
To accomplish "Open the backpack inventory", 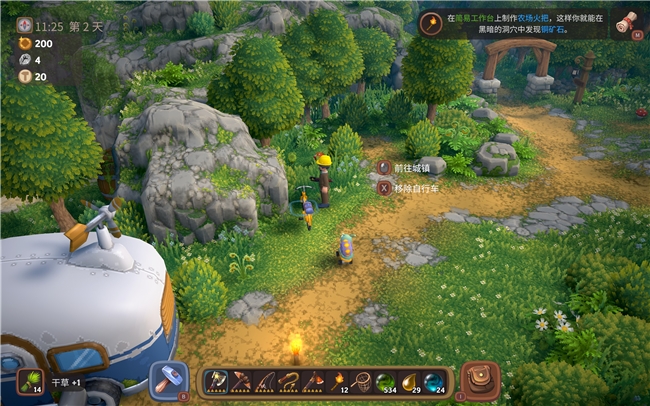I will tap(481, 380).
